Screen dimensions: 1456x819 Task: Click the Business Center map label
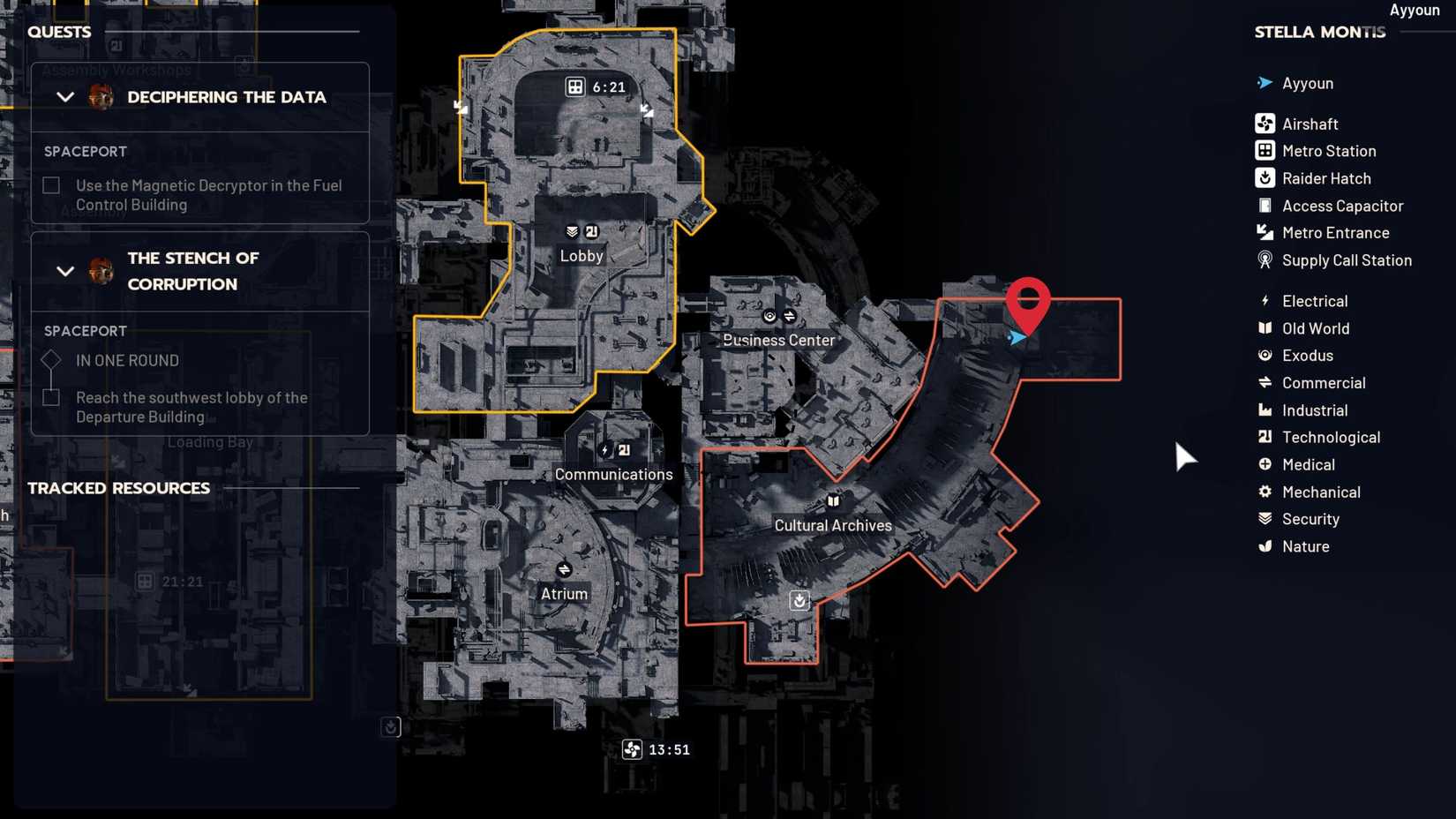(x=778, y=340)
